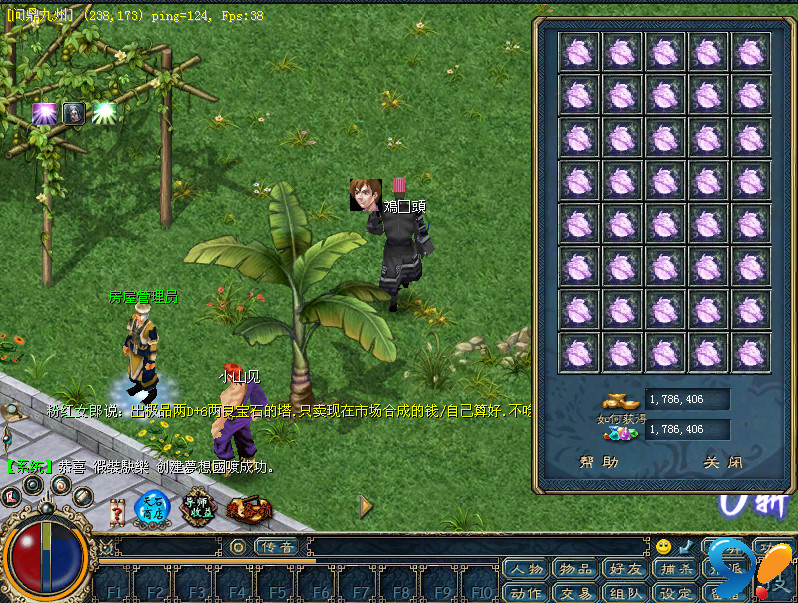Select 鸡口頭's portrait icon
Viewport: 798px width, 603px height.
tap(365, 194)
